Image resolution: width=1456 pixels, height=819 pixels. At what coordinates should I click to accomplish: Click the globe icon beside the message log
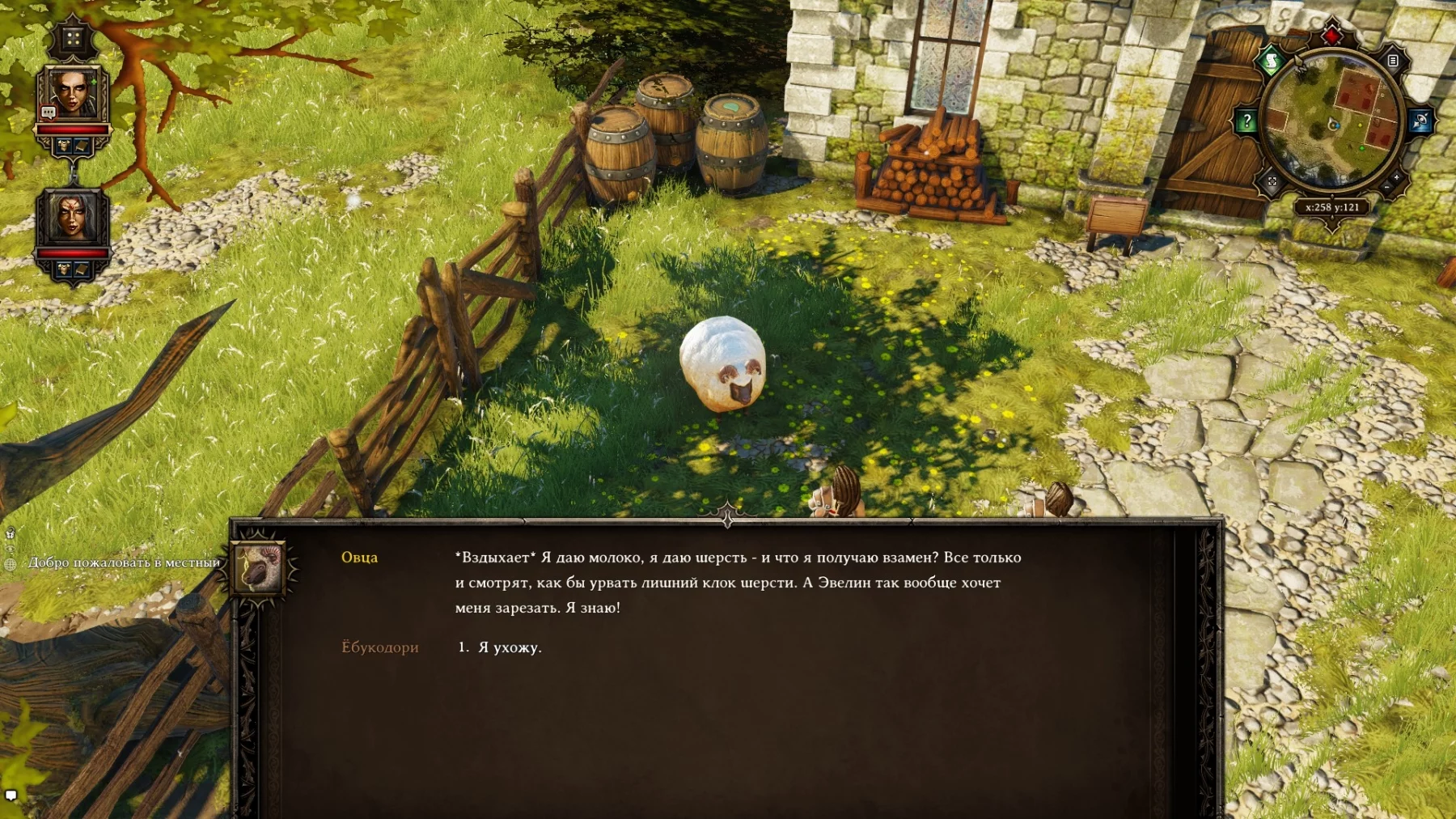tap(11, 564)
